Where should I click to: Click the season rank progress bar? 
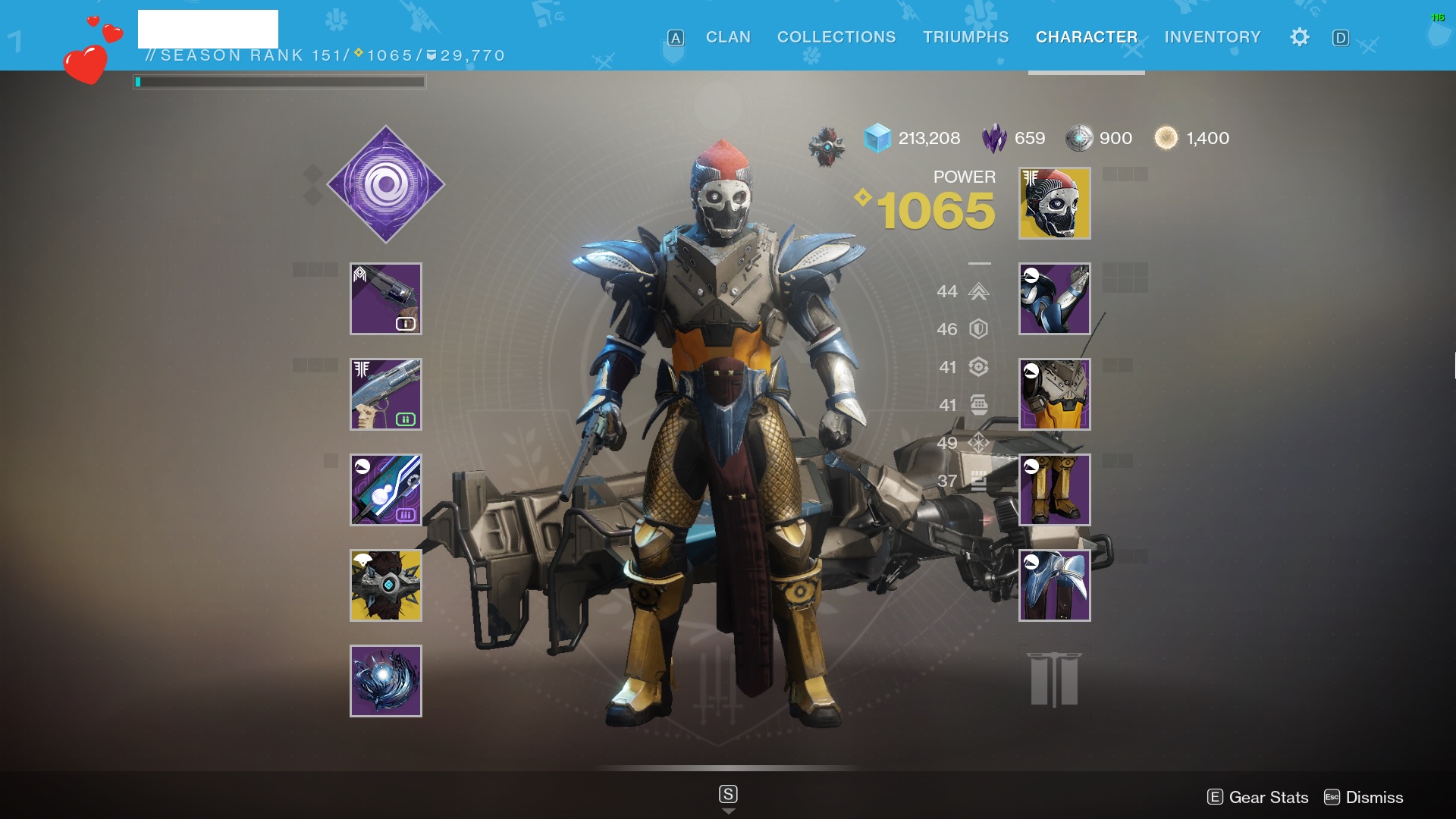click(279, 81)
